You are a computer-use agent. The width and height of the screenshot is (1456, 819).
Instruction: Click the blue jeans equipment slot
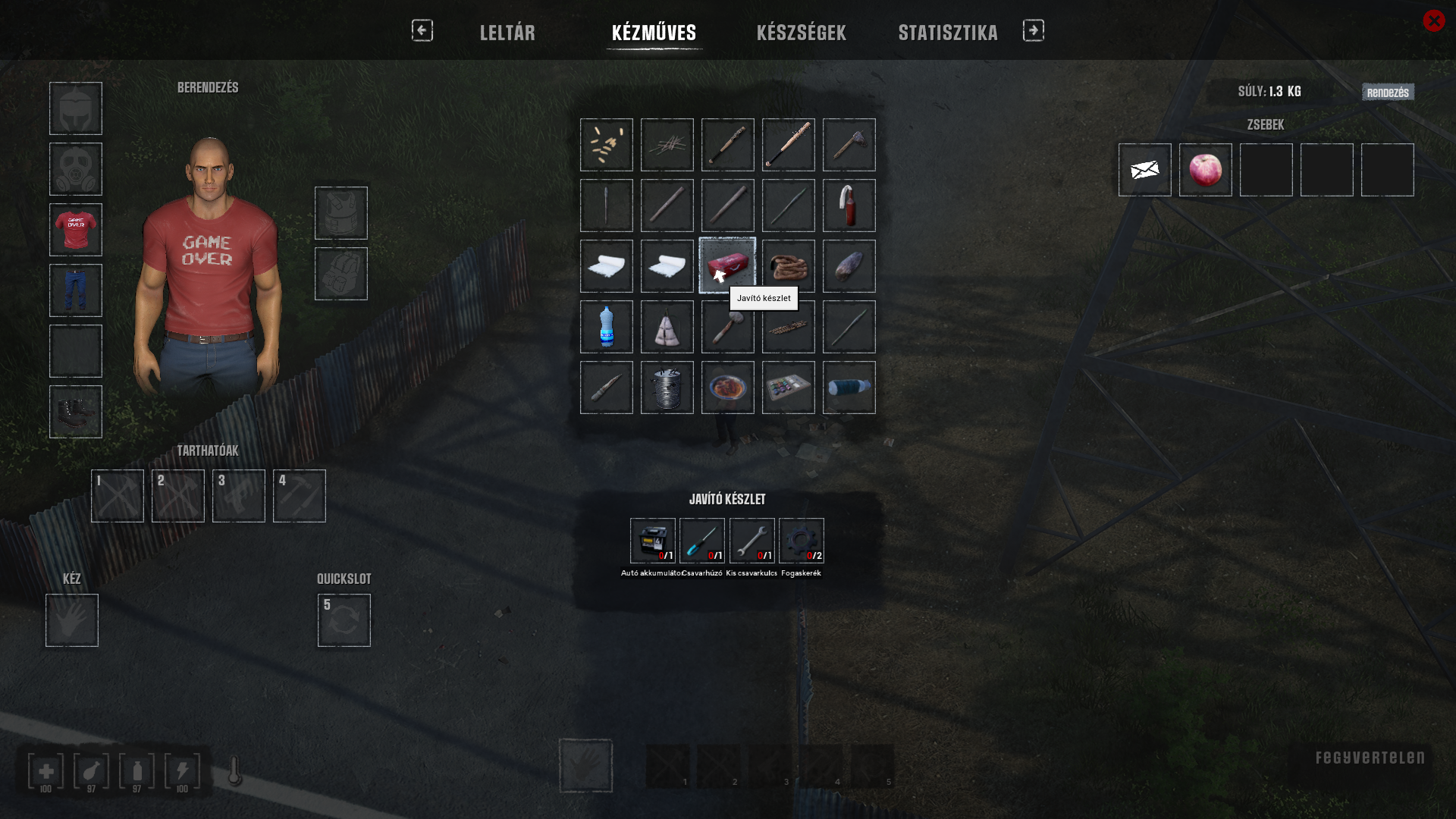(76, 290)
